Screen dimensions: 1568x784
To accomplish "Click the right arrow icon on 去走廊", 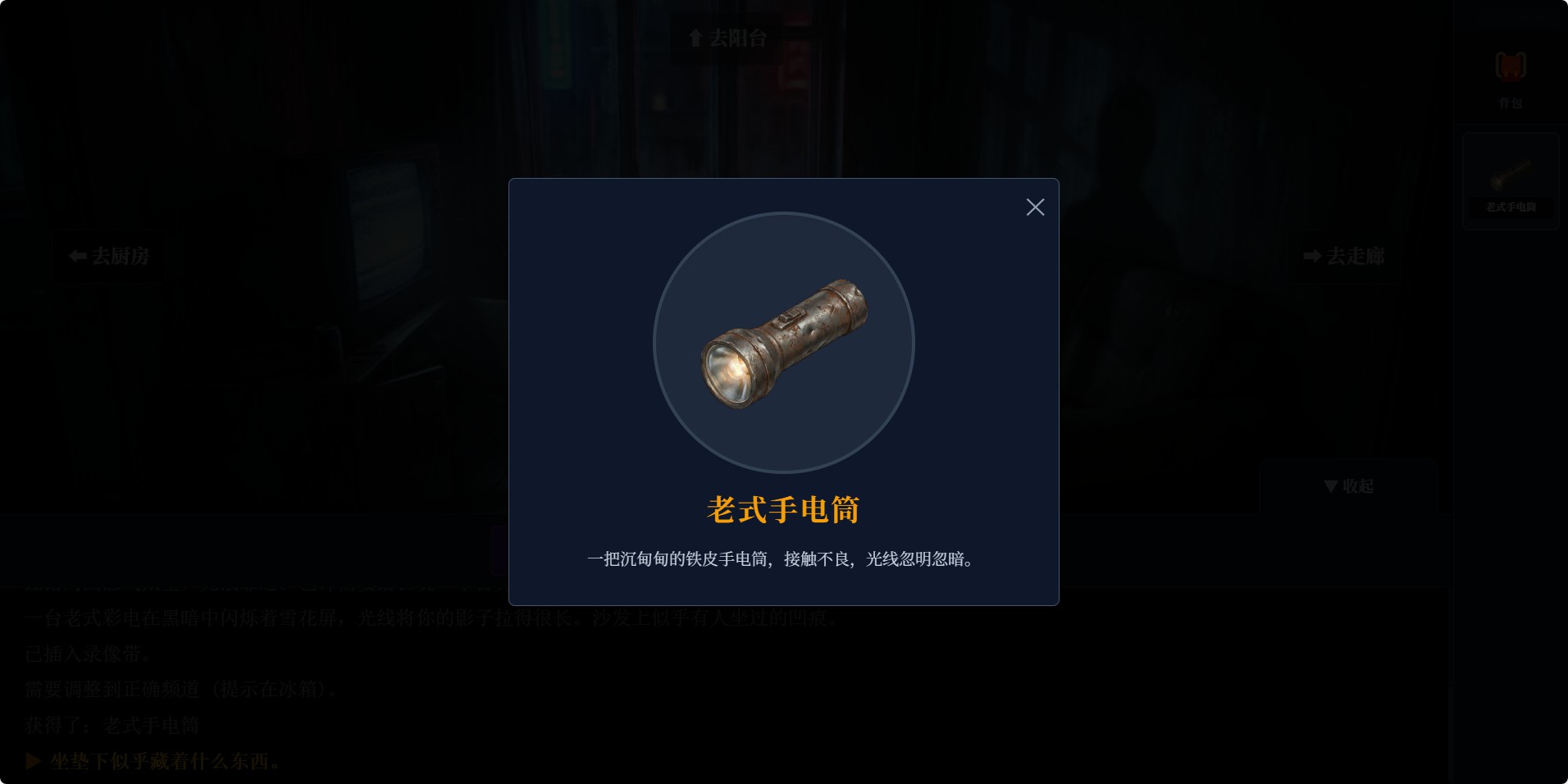I will (x=1311, y=257).
